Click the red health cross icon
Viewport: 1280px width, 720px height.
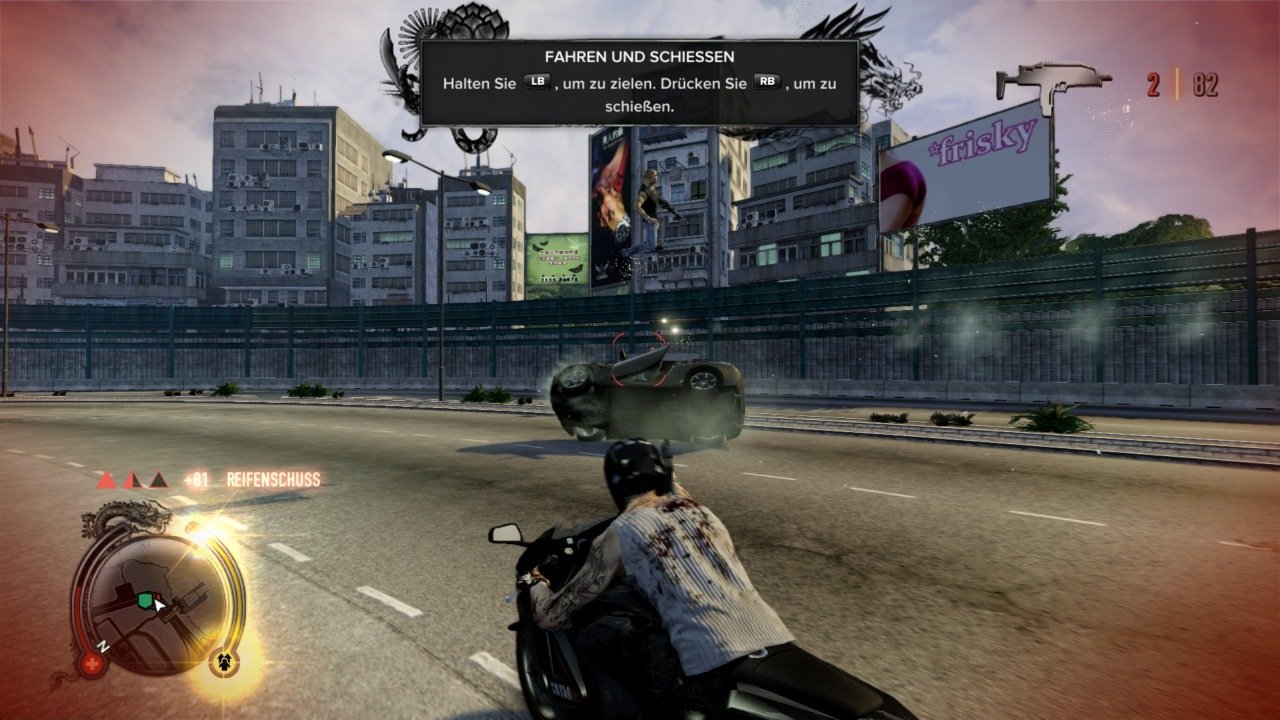[x=92, y=664]
